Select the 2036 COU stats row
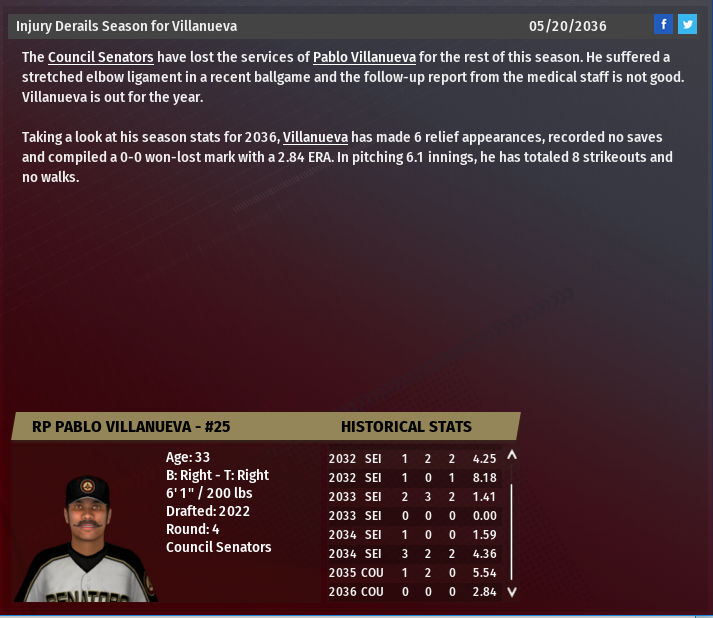713x618 pixels. coord(410,592)
